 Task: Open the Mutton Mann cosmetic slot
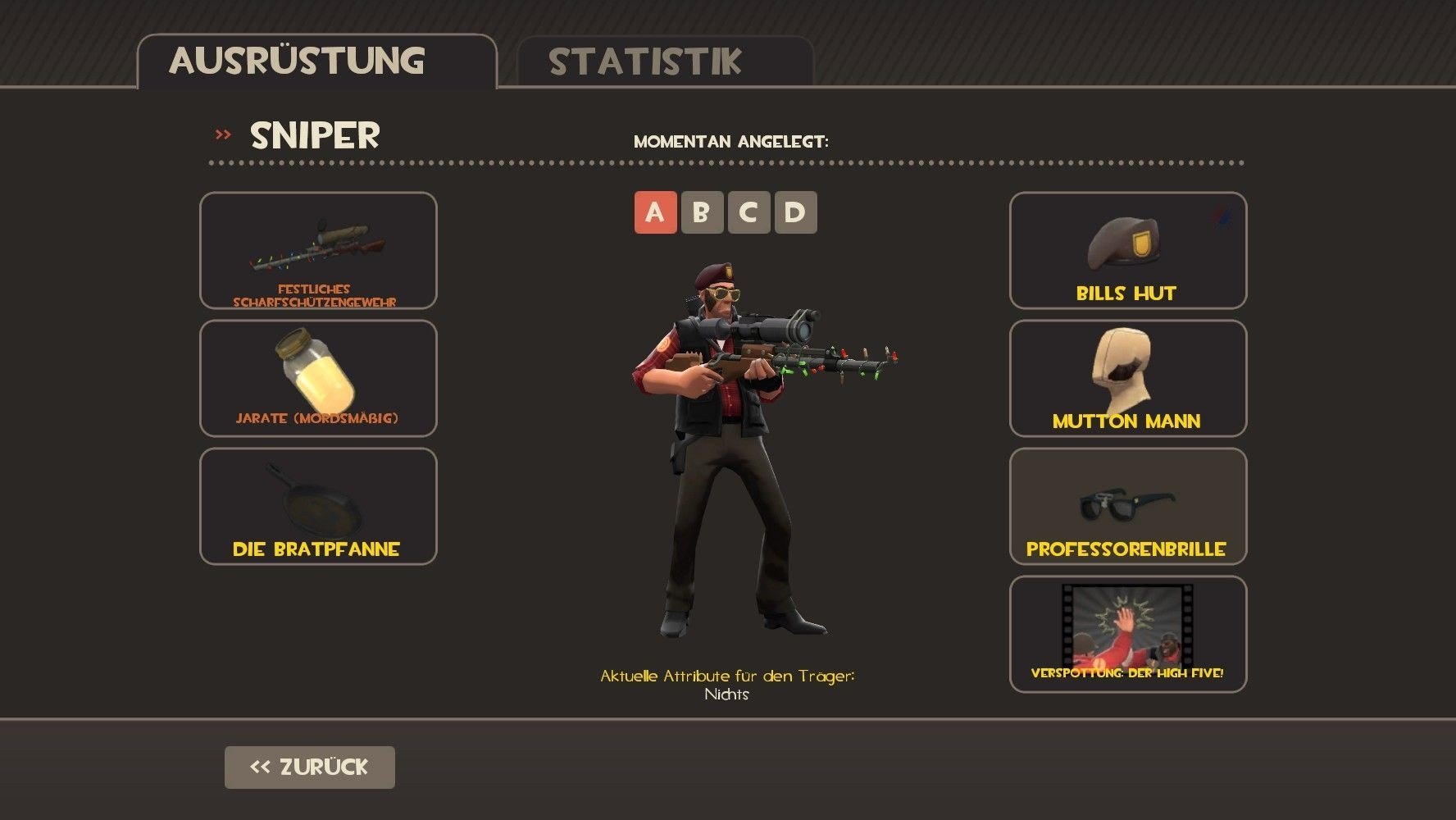pos(1127,379)
